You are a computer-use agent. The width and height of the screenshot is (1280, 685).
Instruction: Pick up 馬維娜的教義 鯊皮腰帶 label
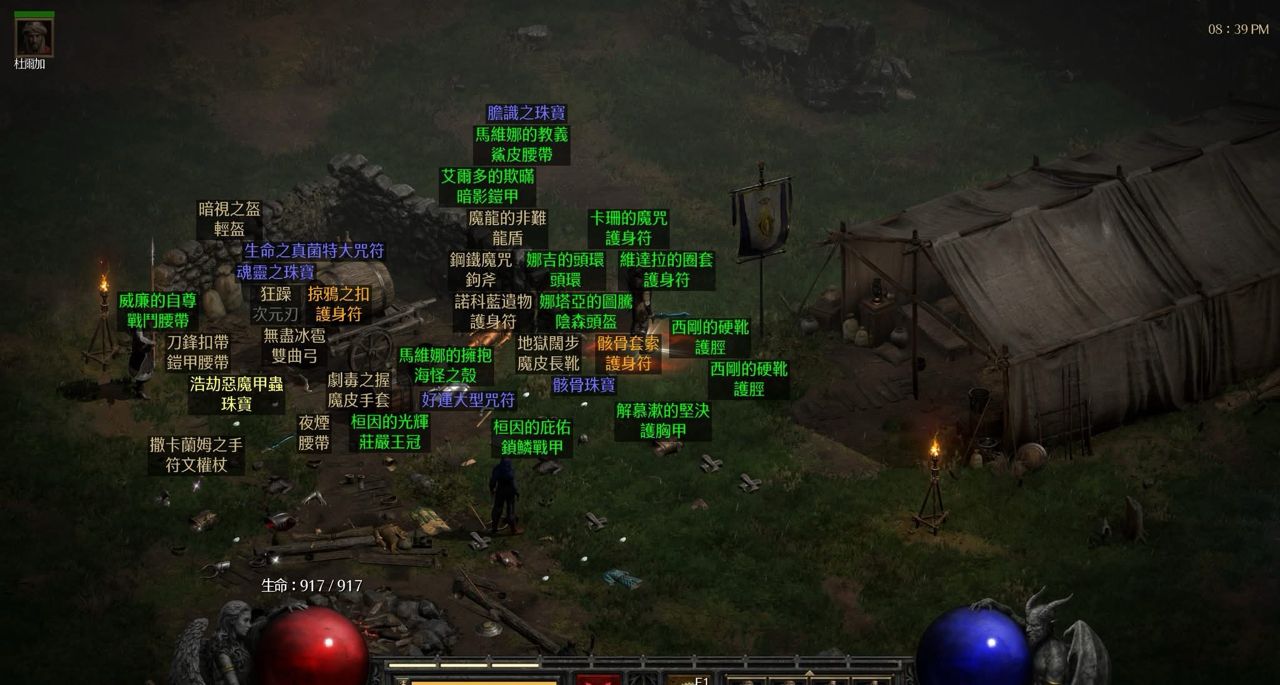pyautogui.click(x=521, y=144)
